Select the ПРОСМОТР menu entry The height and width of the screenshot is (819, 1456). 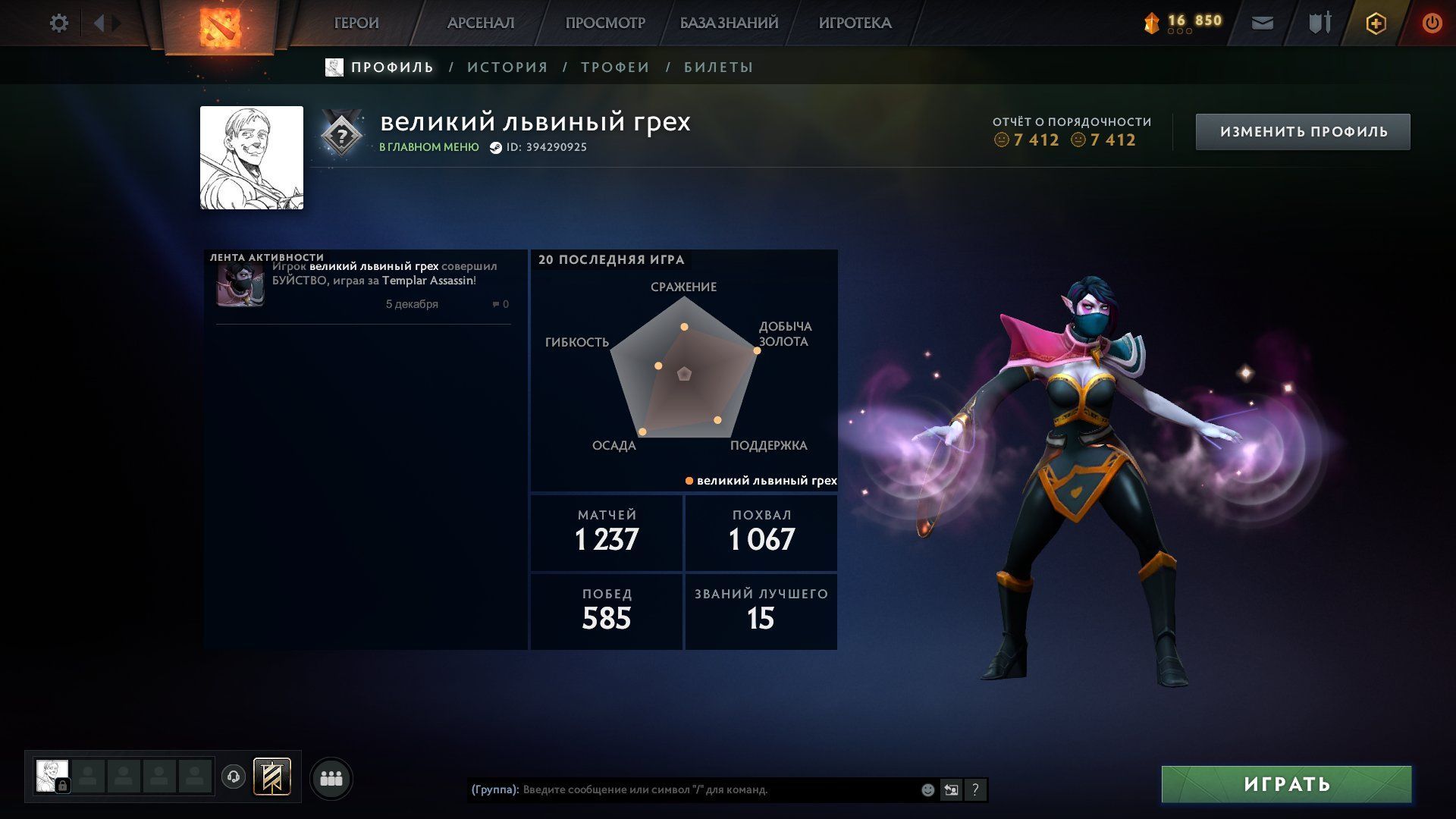tap(605, 24)
